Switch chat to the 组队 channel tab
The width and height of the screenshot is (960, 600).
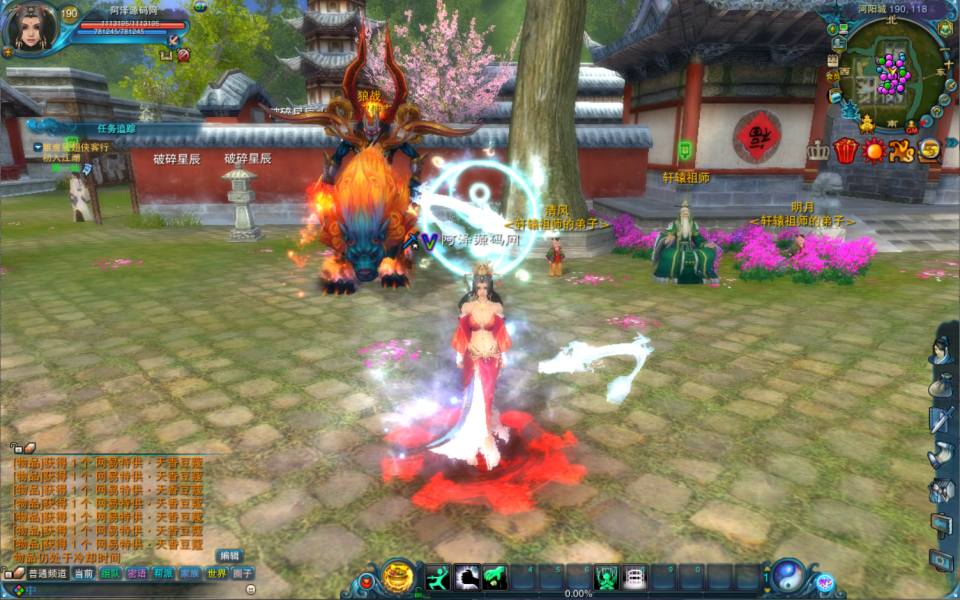pyautogui.click(x=110, y=574)
